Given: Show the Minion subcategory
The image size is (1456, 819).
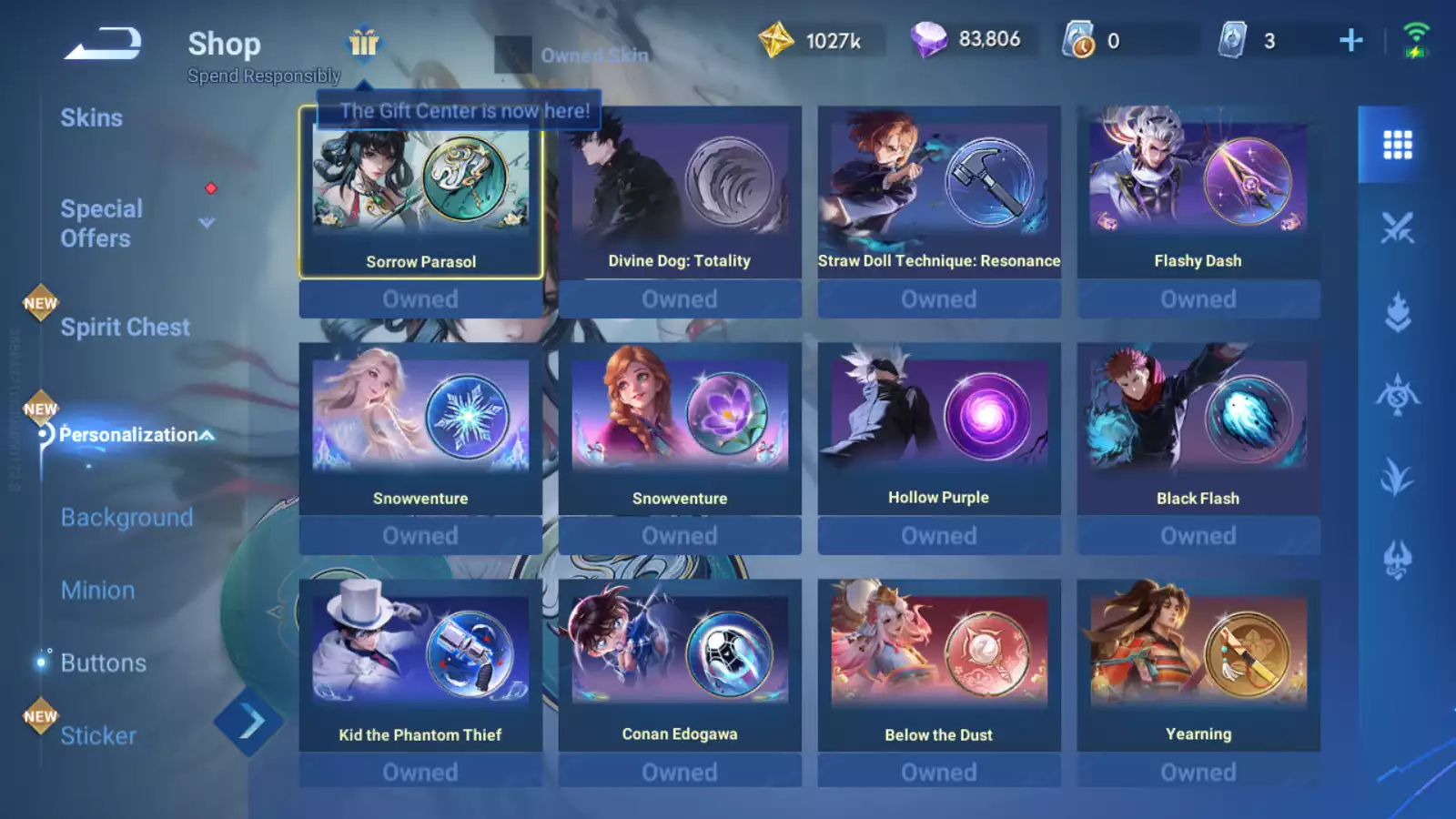Looking at the screenshot, I should [97, 591].
